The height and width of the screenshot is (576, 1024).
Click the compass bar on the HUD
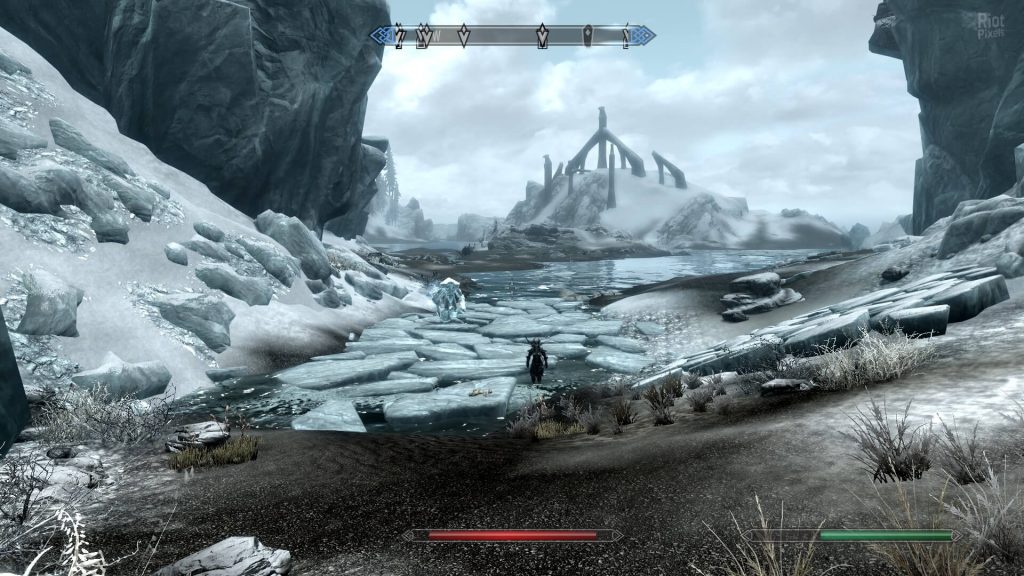pos(512,36)
